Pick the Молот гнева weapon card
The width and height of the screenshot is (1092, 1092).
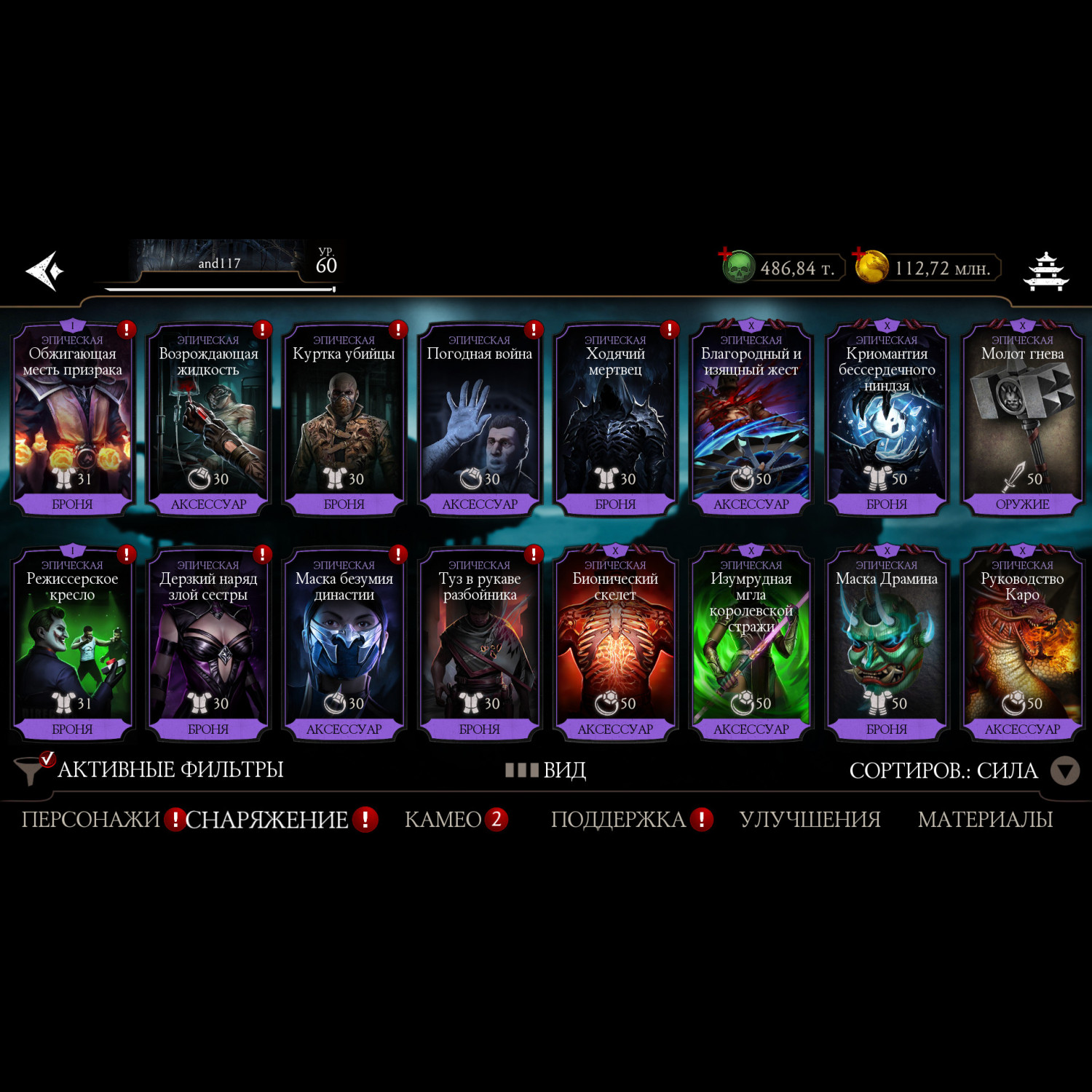(1022, 420)
